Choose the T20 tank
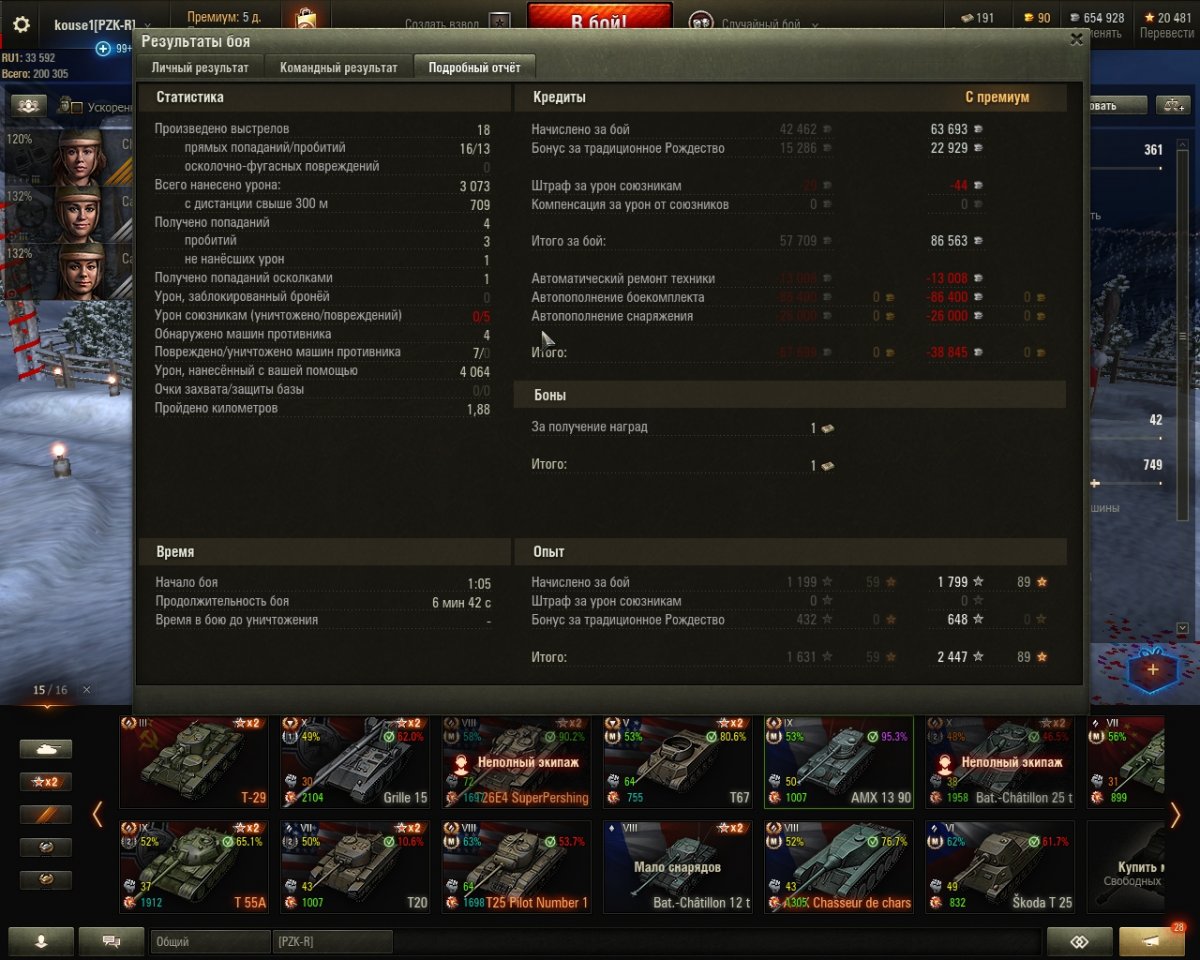Viewport: 1200px width, 960px height. pos(354,867)
